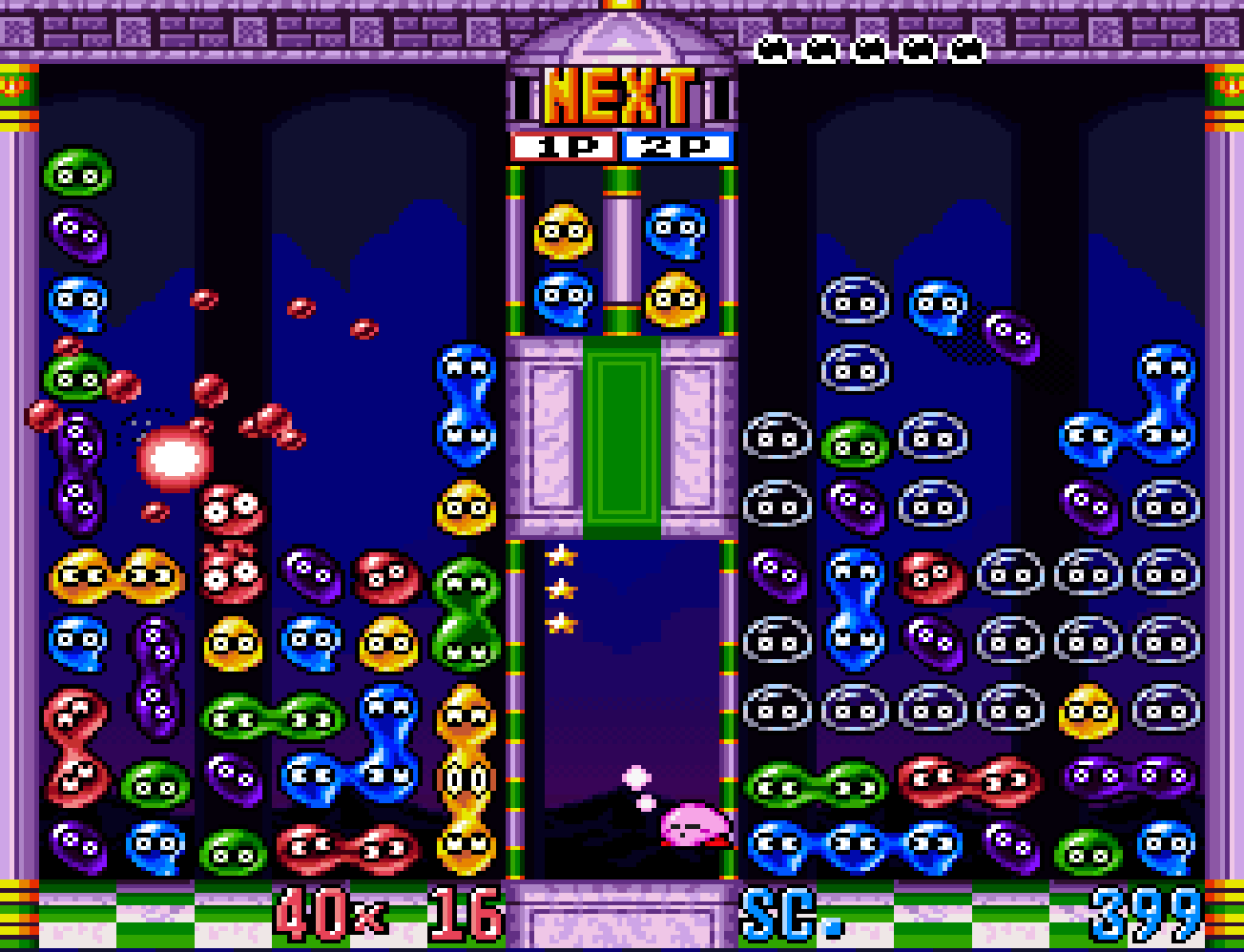Click the blue 2P label
The width and height of the screenshot is (1244, 952).
[676, 147]
